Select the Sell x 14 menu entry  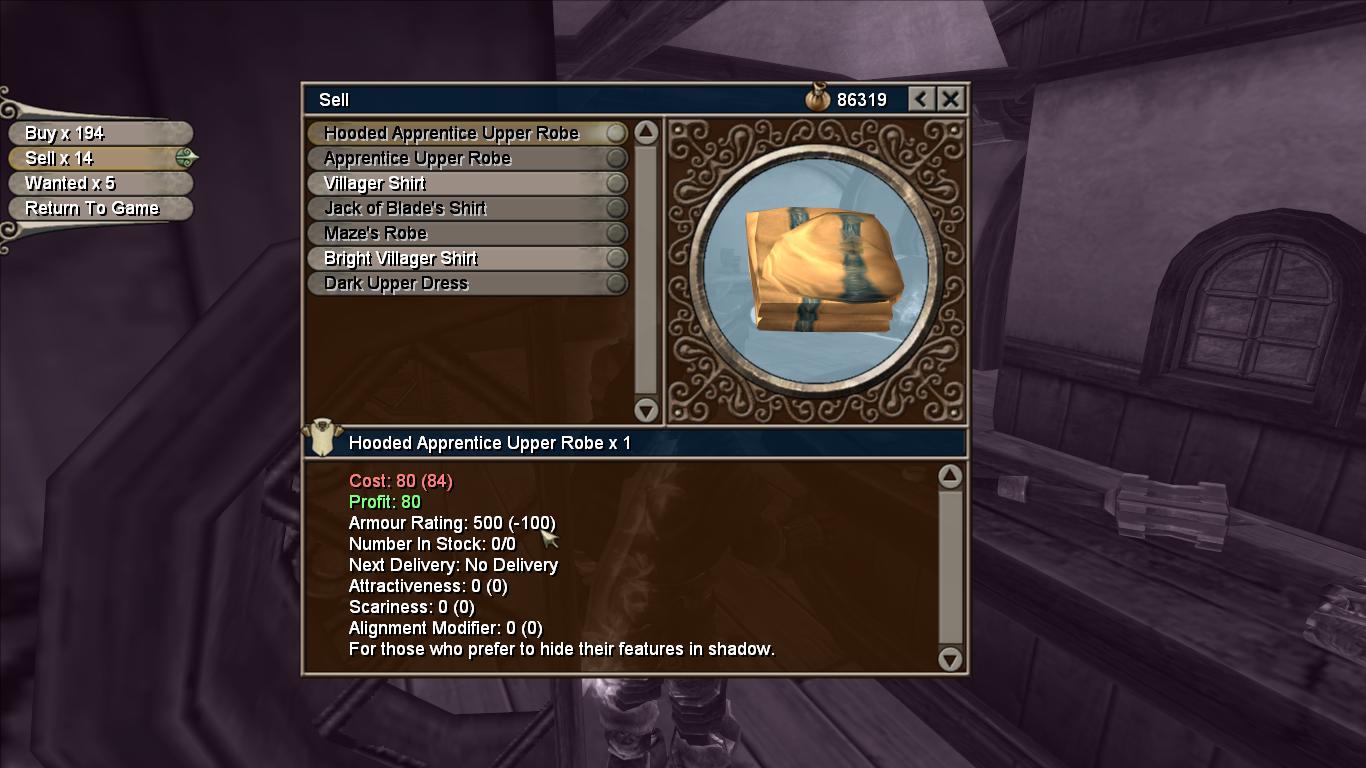98,158
